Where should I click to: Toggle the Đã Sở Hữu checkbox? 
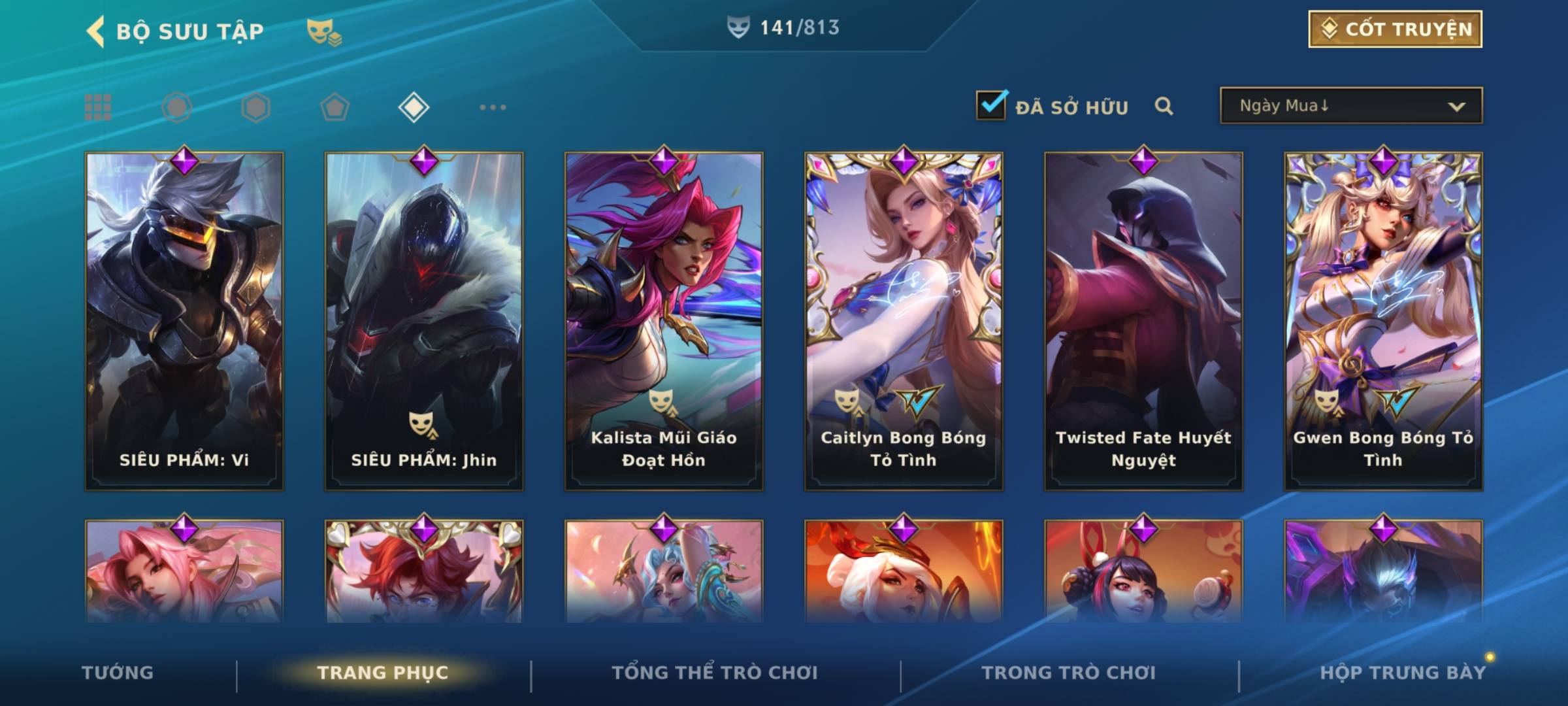pyautogui.click(x=991, y=105)
